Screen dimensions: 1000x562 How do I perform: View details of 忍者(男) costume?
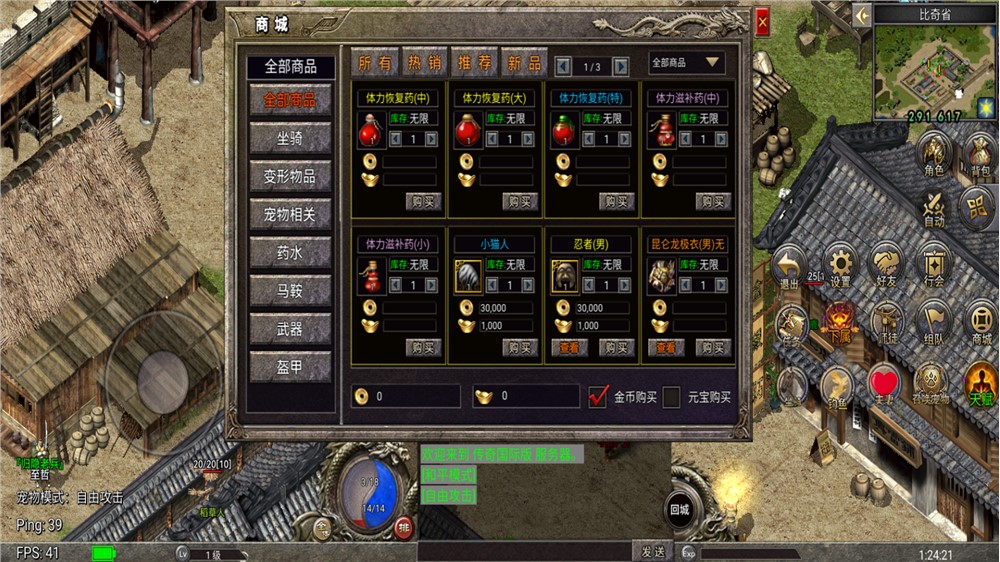568,348
